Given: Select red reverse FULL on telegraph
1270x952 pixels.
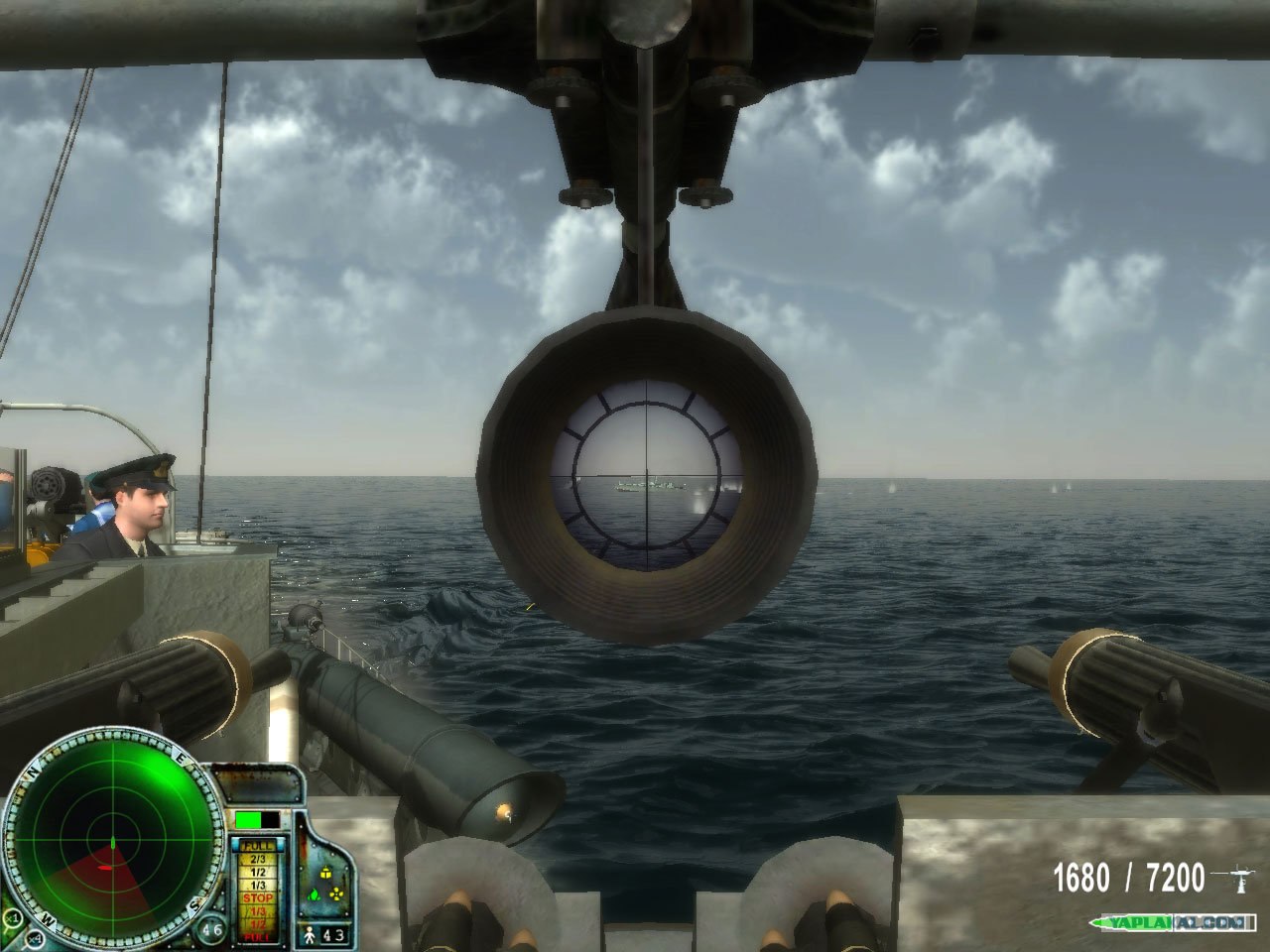Looking at the screenshot, I should [258, 937].
